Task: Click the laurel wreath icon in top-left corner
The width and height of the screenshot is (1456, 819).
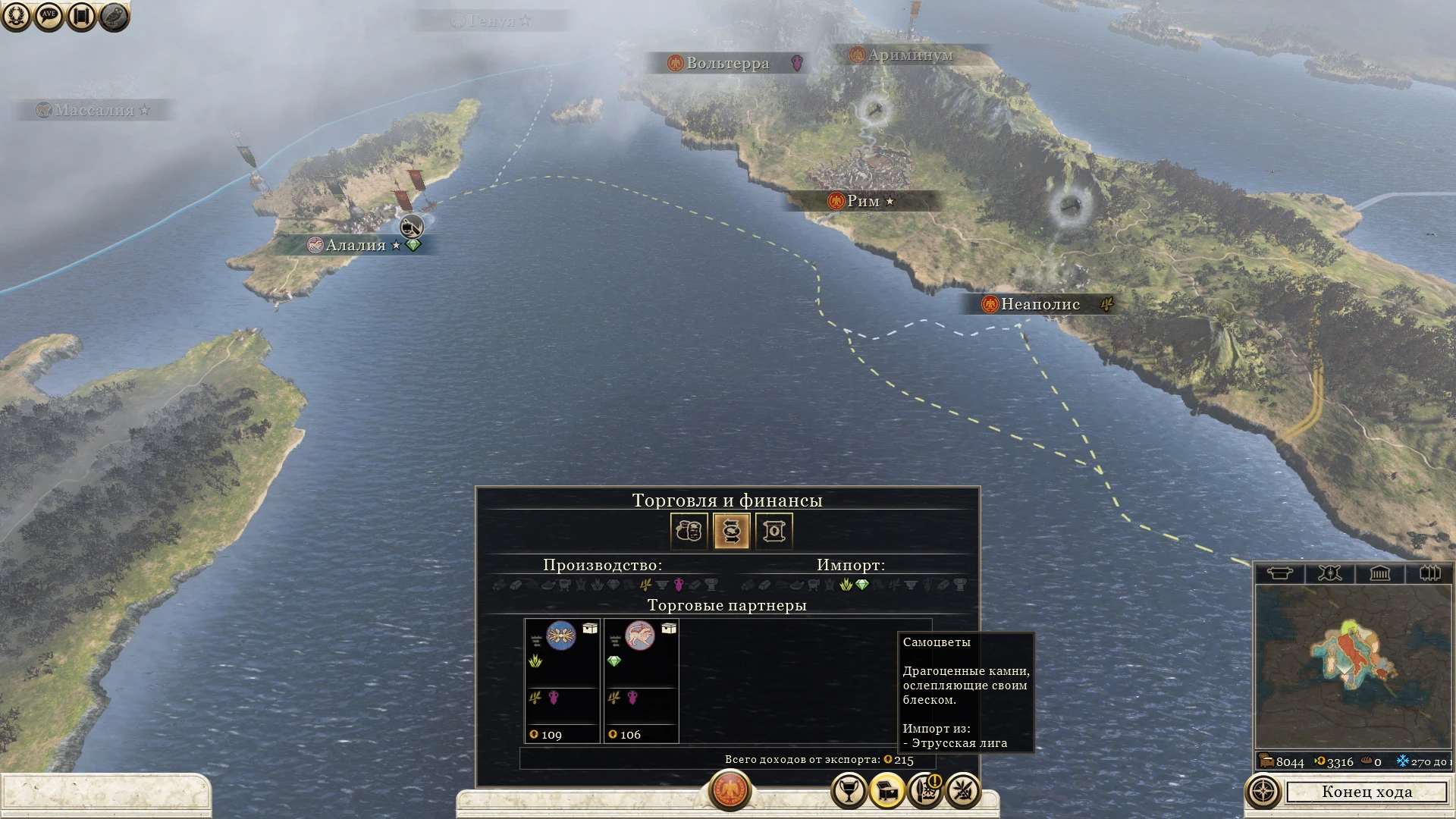Action: click(17, 15)
